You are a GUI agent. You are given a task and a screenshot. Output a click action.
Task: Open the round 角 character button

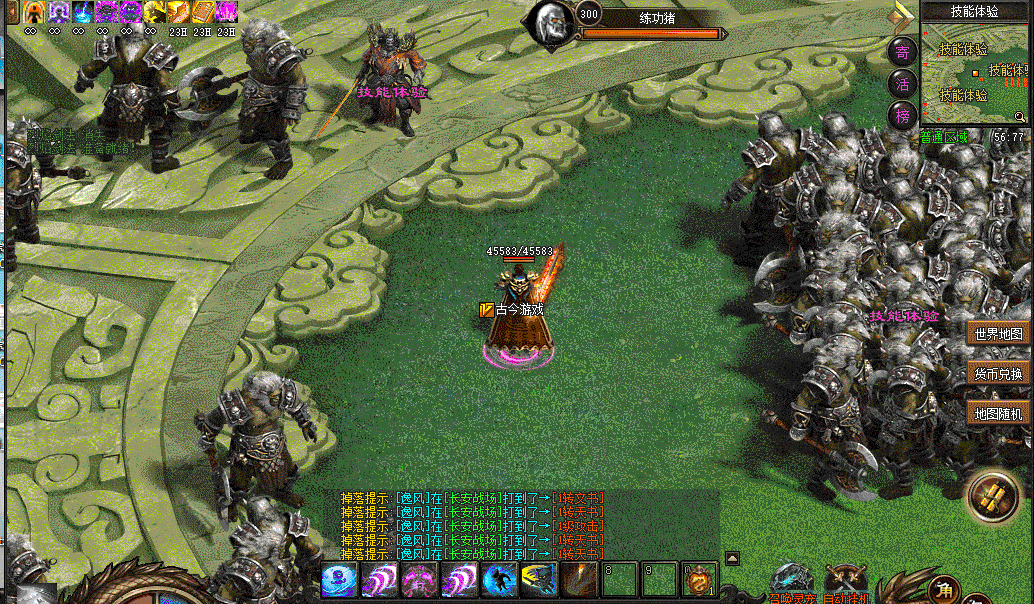(x=944, y=589)
